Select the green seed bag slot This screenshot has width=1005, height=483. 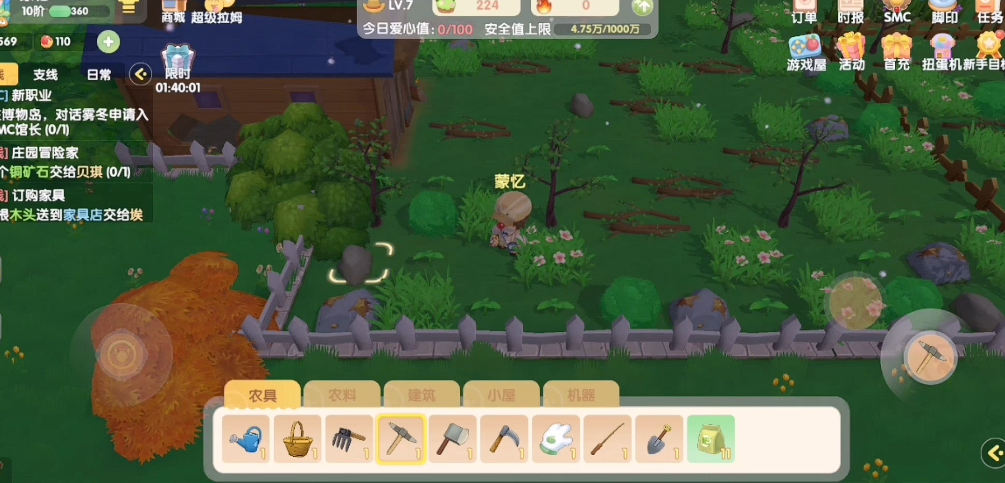pyautogui.click(x=711, y=438)
